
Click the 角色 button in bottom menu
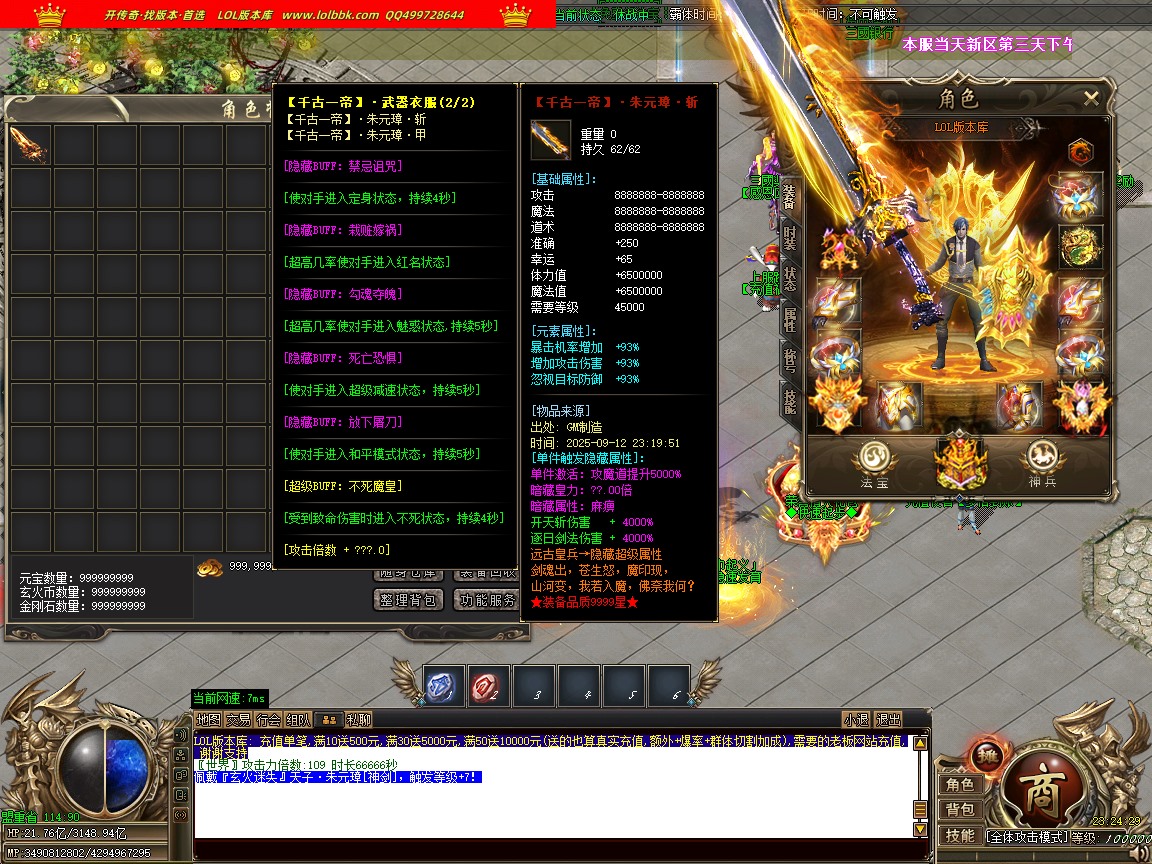[x=960, y=785]
